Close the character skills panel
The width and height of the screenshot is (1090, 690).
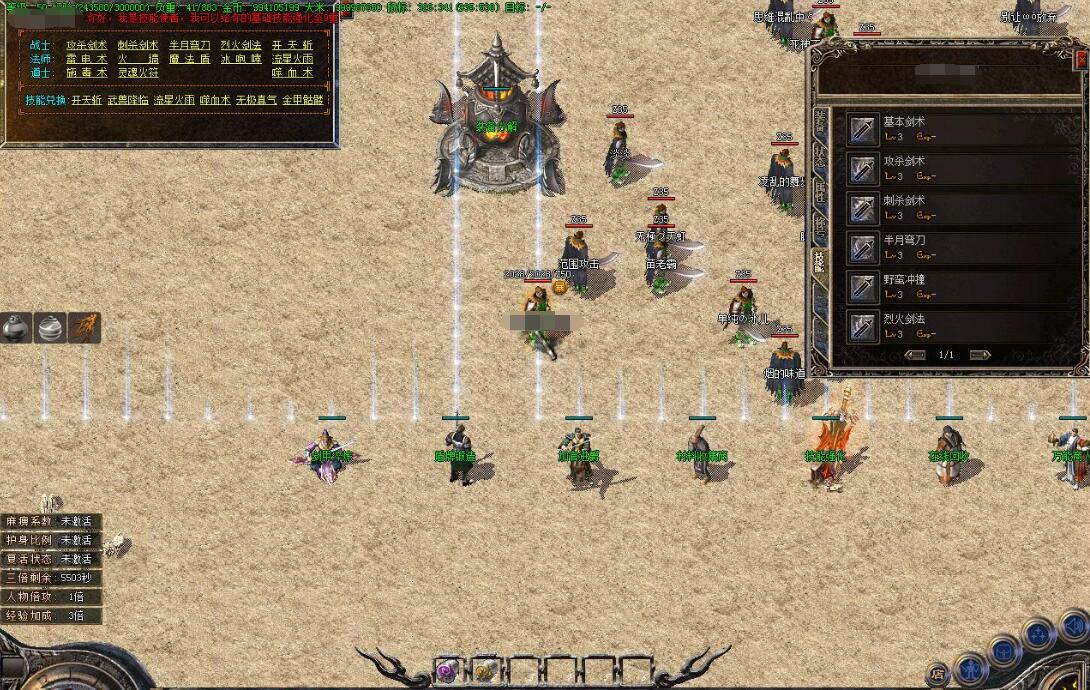point(1080,60)
